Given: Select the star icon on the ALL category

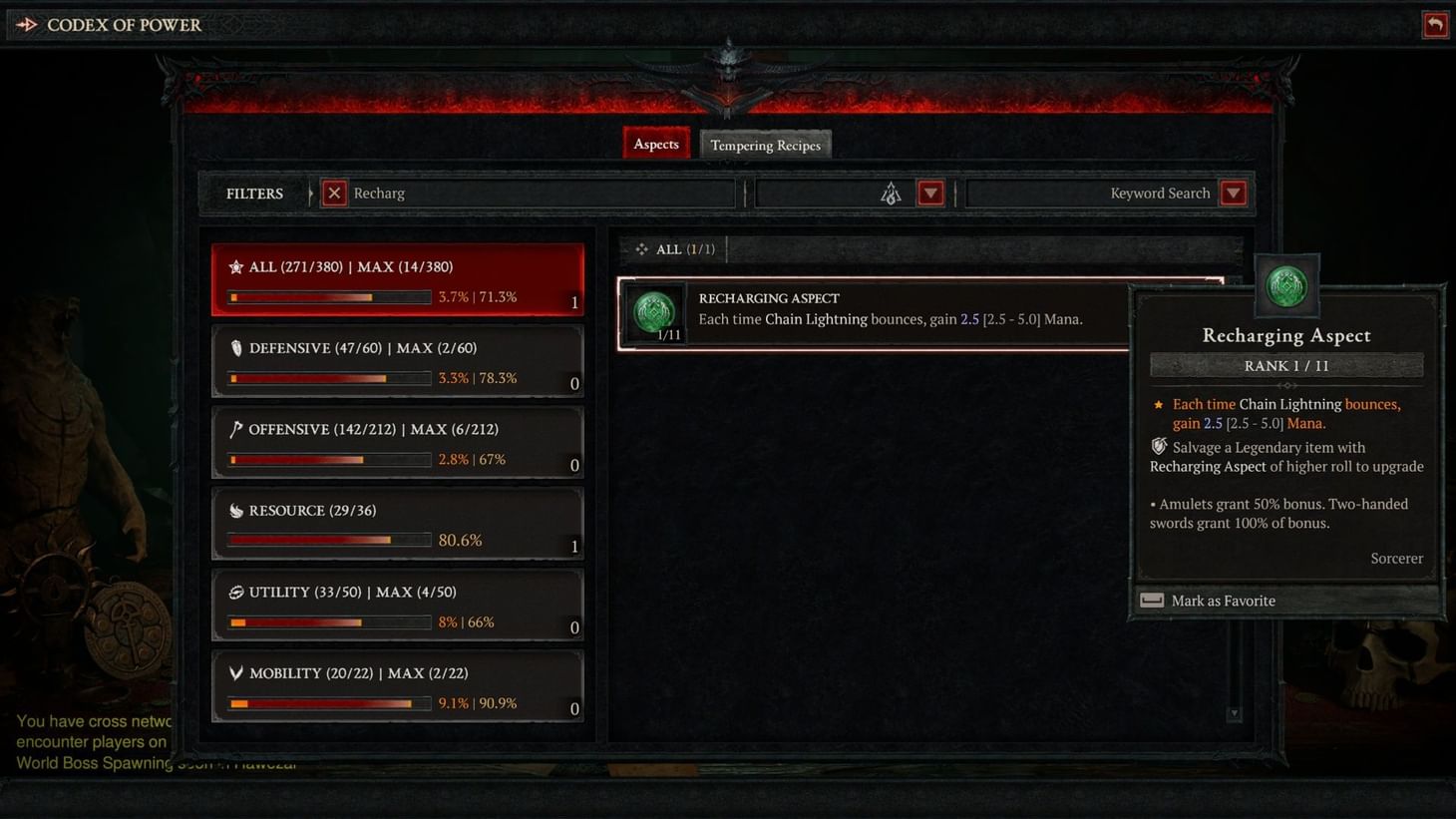Looking at the screenshot, I should click(235, 265).
